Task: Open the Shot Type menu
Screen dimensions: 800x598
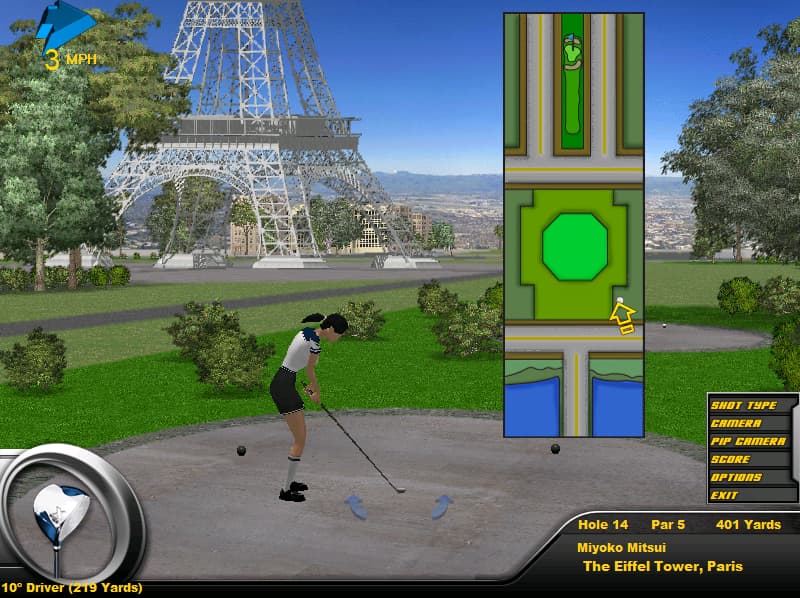Action: [x=743, y=406]
